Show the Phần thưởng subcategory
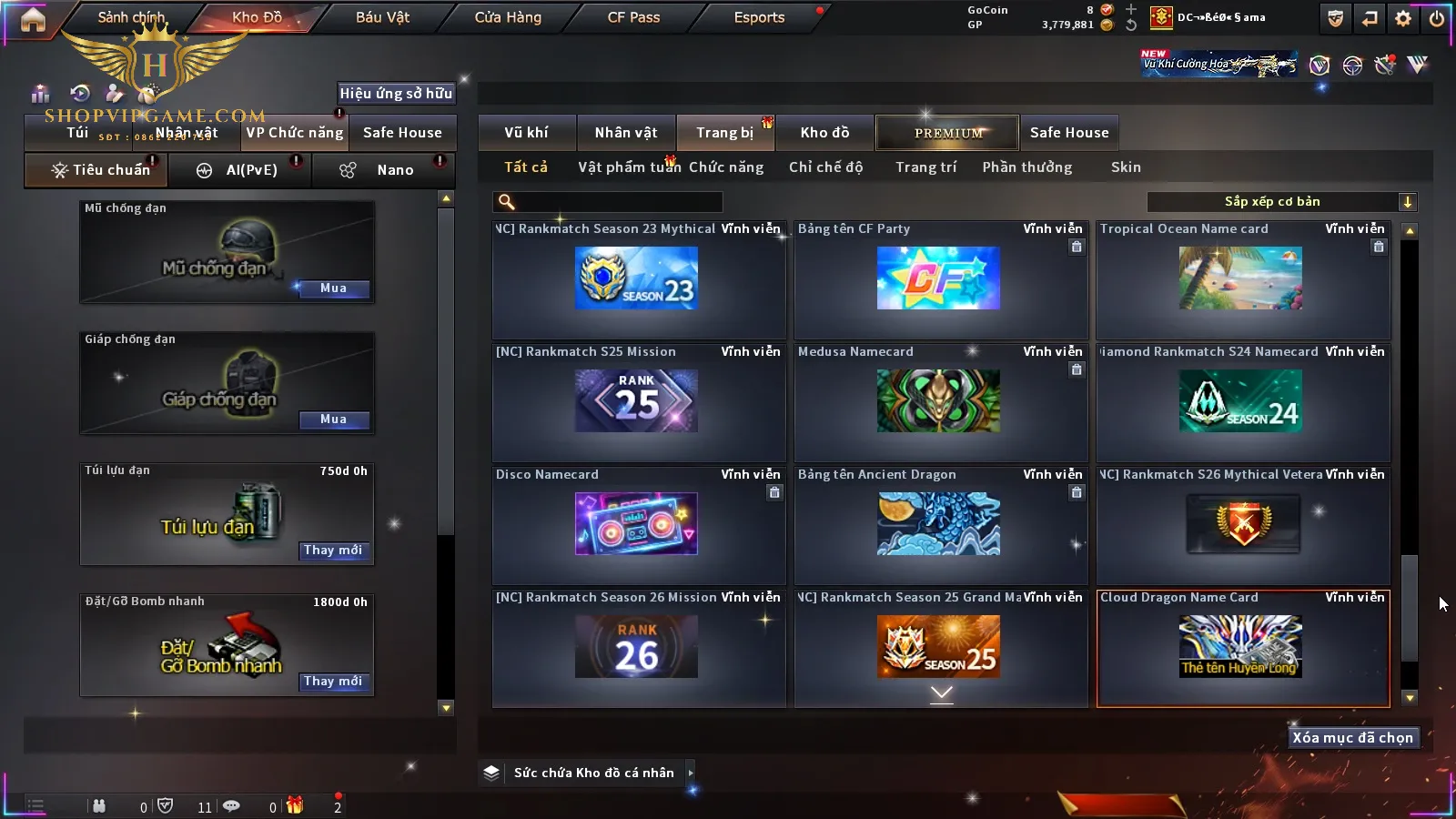The image size is (1456, 819). coord(1026,167)
